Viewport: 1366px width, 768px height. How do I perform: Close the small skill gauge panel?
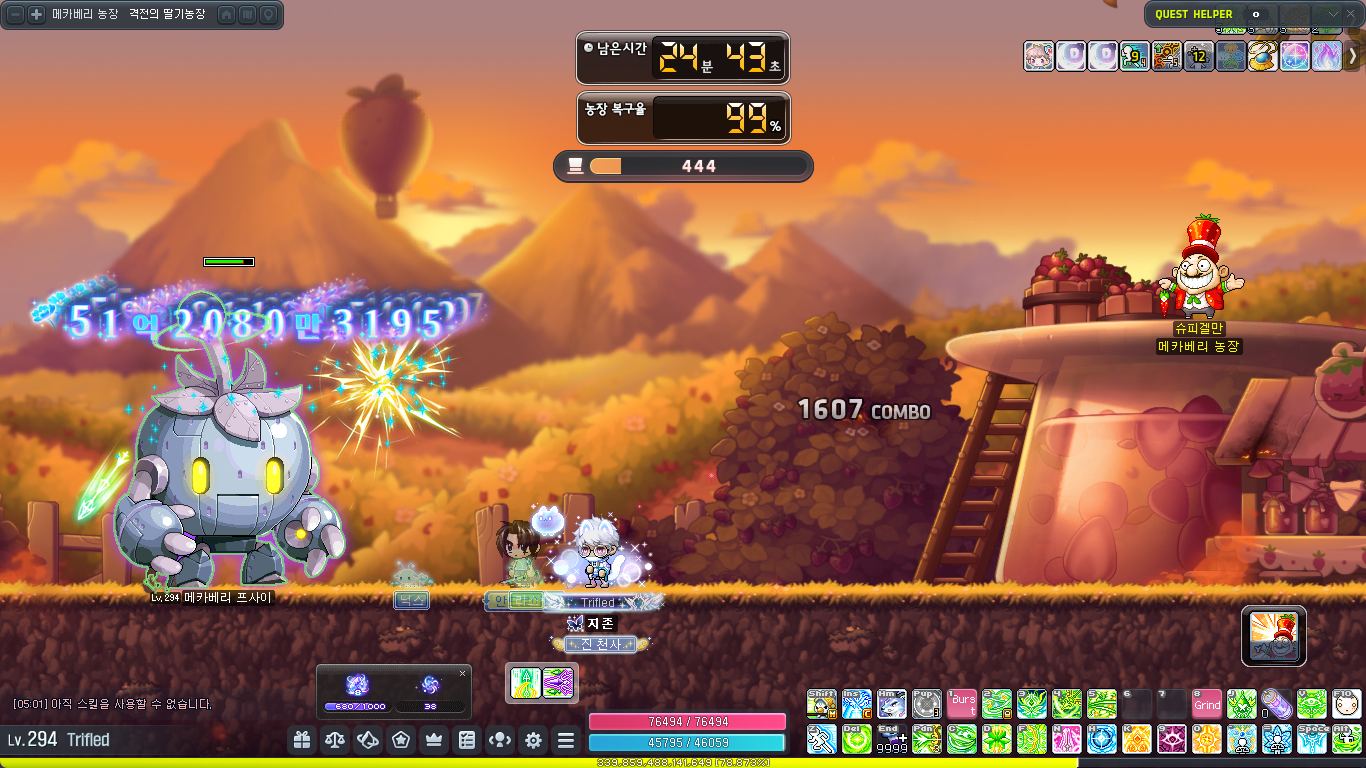[x=462, y=674]
